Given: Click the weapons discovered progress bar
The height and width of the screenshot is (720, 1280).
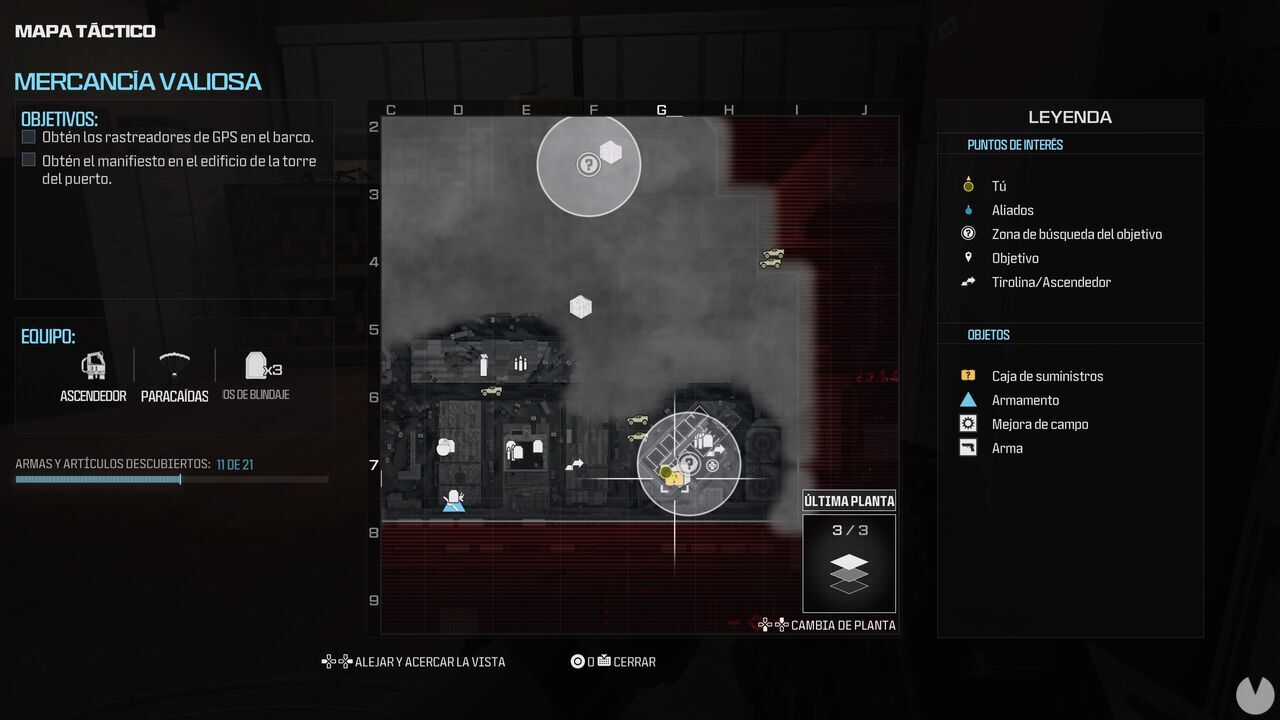Looking at the screenshot, I should (x=173, y=479).
